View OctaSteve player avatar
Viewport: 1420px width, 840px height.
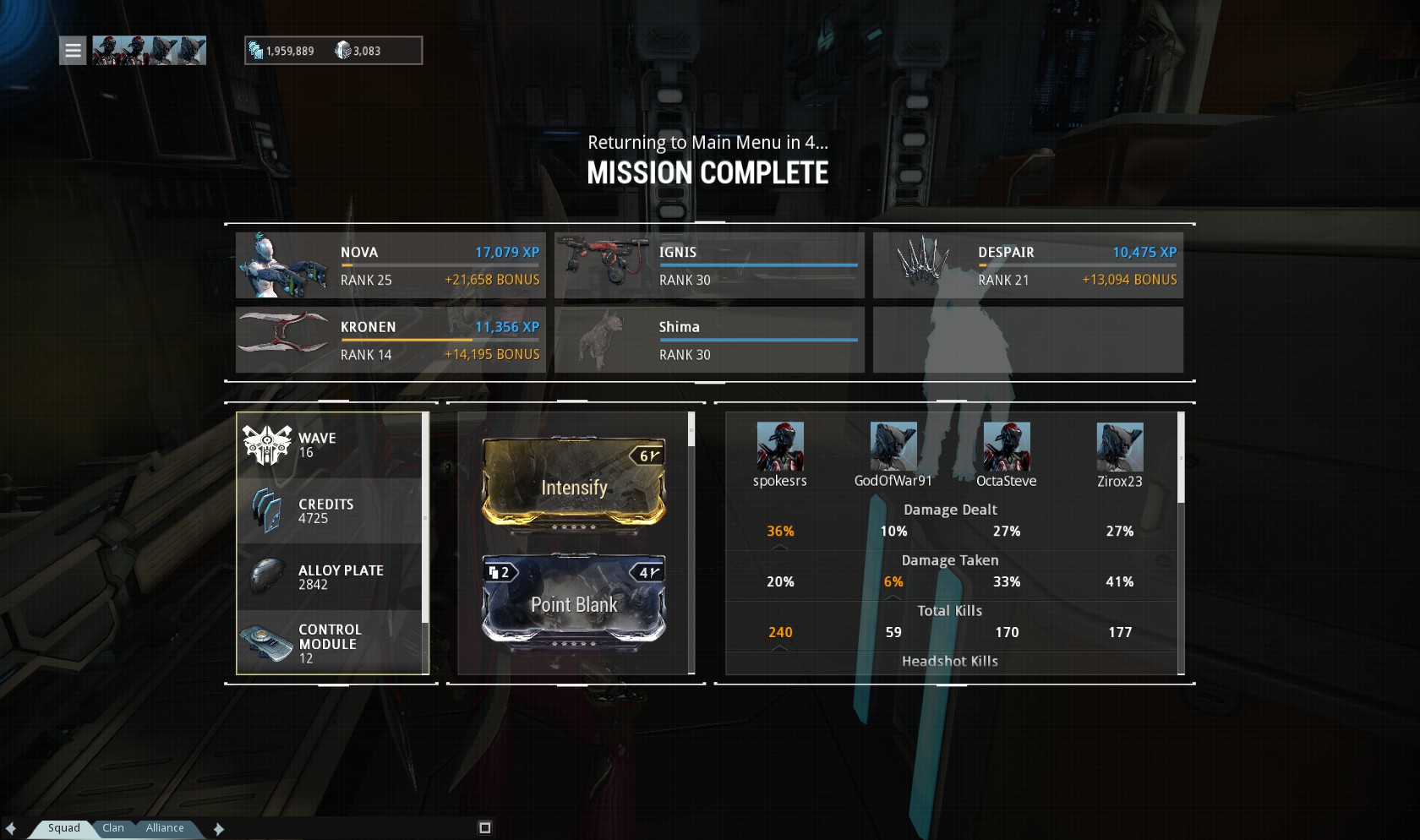[x=1007, y=447]
